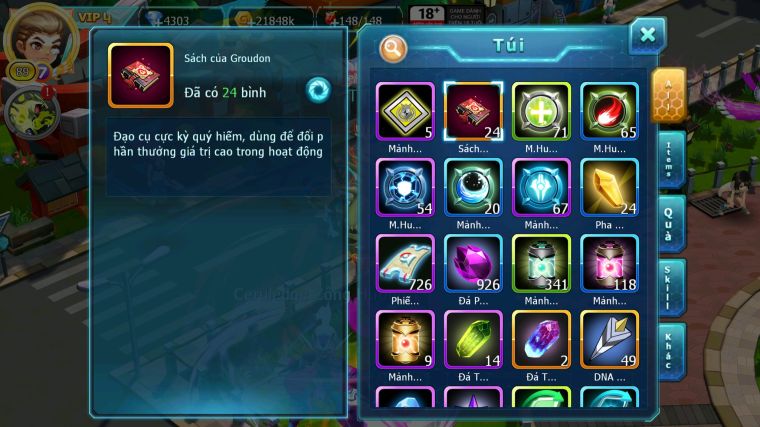Select the red flame orb with 65
Image resolution: width=760 pixels, height=427 pixels.
(609, 110)
